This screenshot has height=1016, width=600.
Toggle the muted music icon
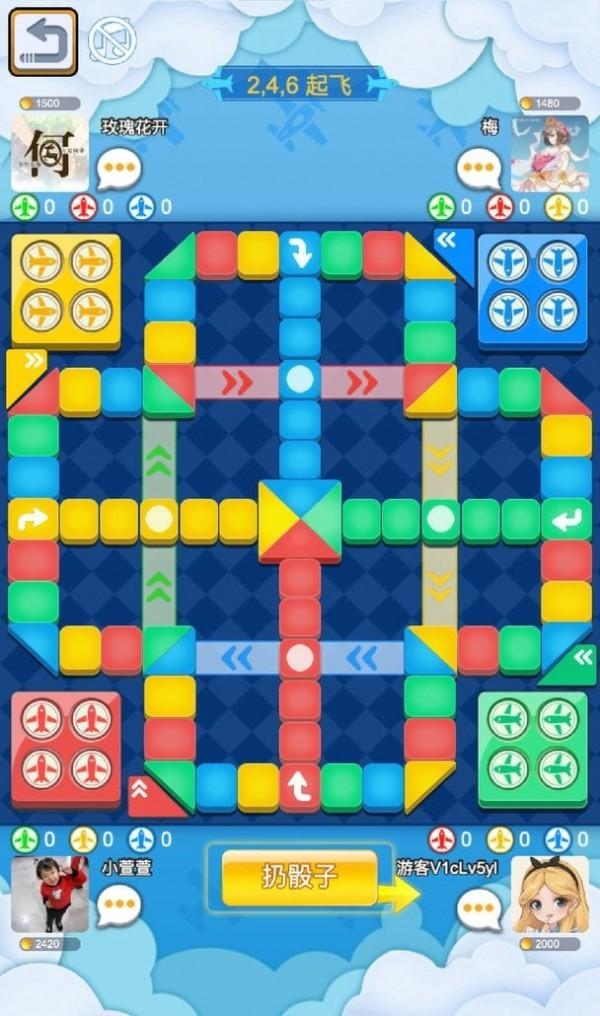tap(109, 42)
